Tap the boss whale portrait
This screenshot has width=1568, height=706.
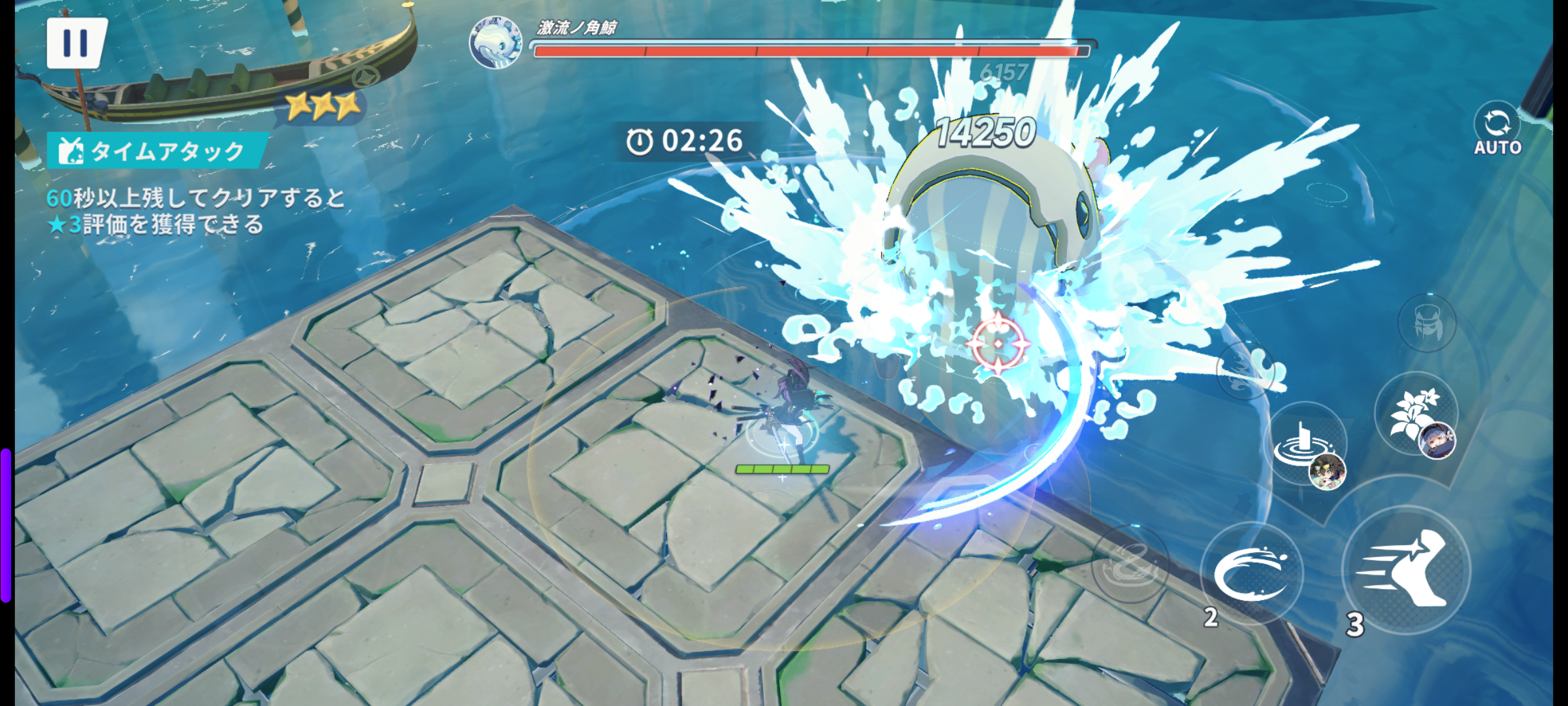pyautogui.click(x=495, y=42)
